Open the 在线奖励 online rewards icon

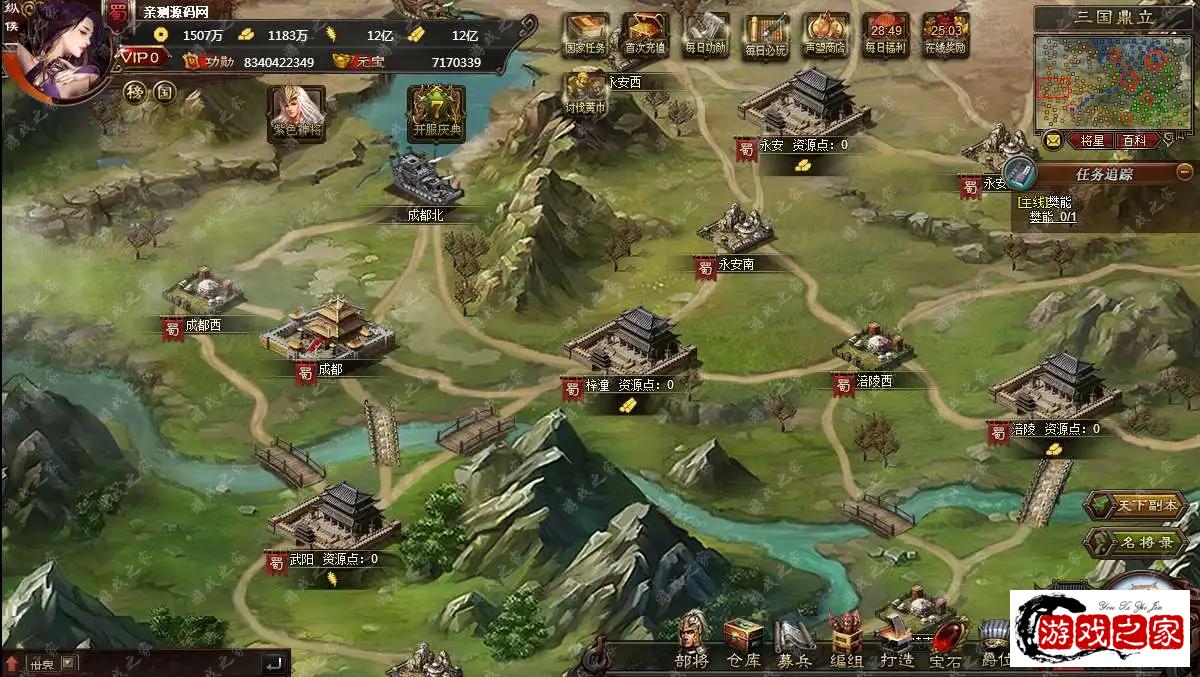point(945,32)
